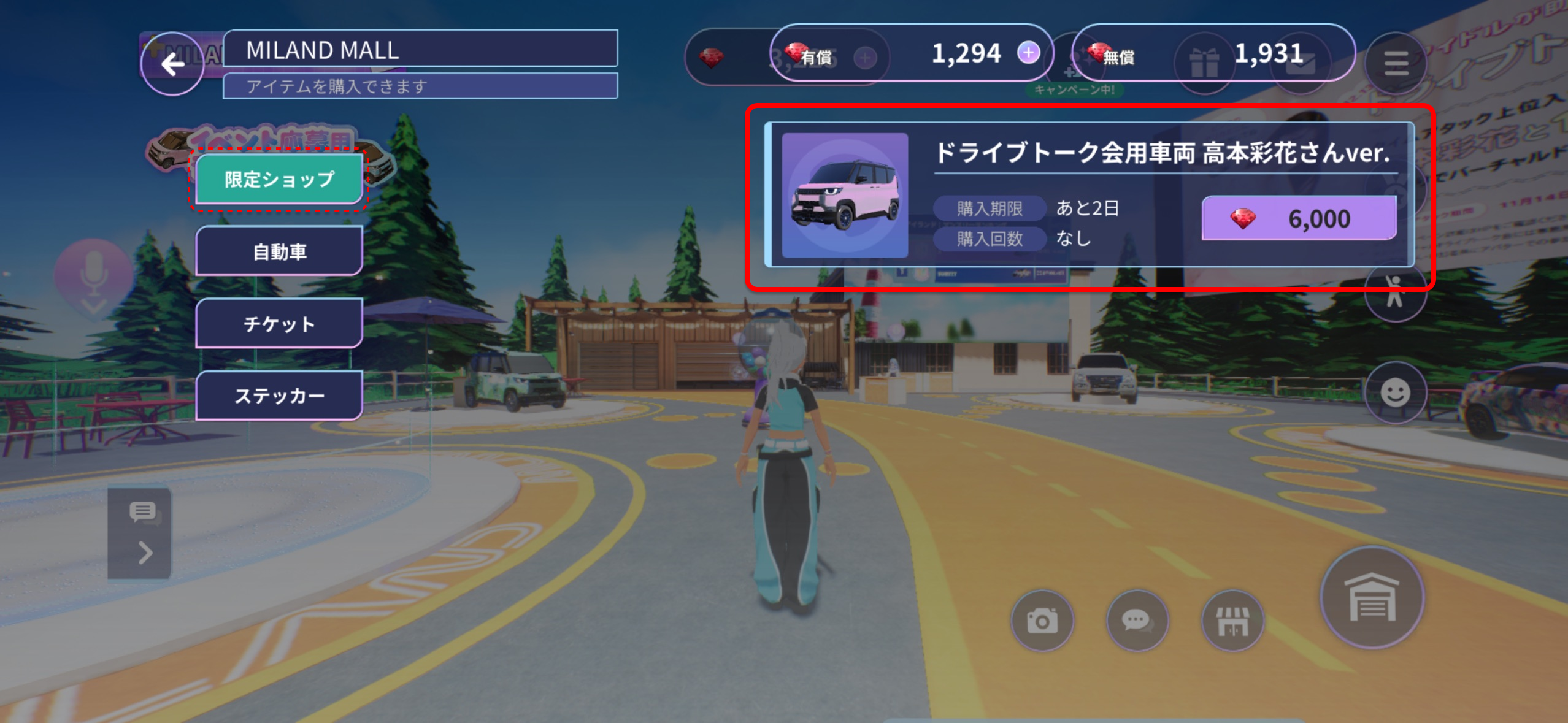1568x723 pixels.
Task: Go back with the arrow button
Action: click(x=172, y=64)
